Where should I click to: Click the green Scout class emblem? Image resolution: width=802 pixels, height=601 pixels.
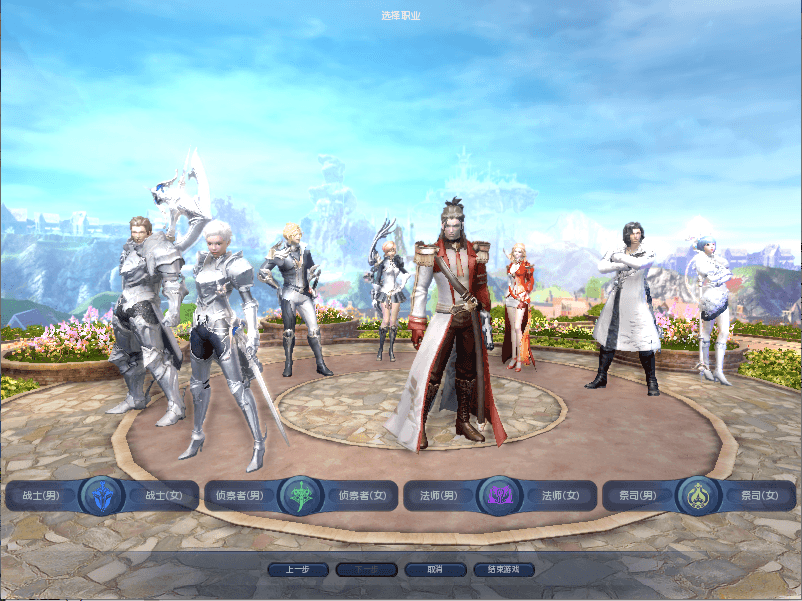click(300, 495)
